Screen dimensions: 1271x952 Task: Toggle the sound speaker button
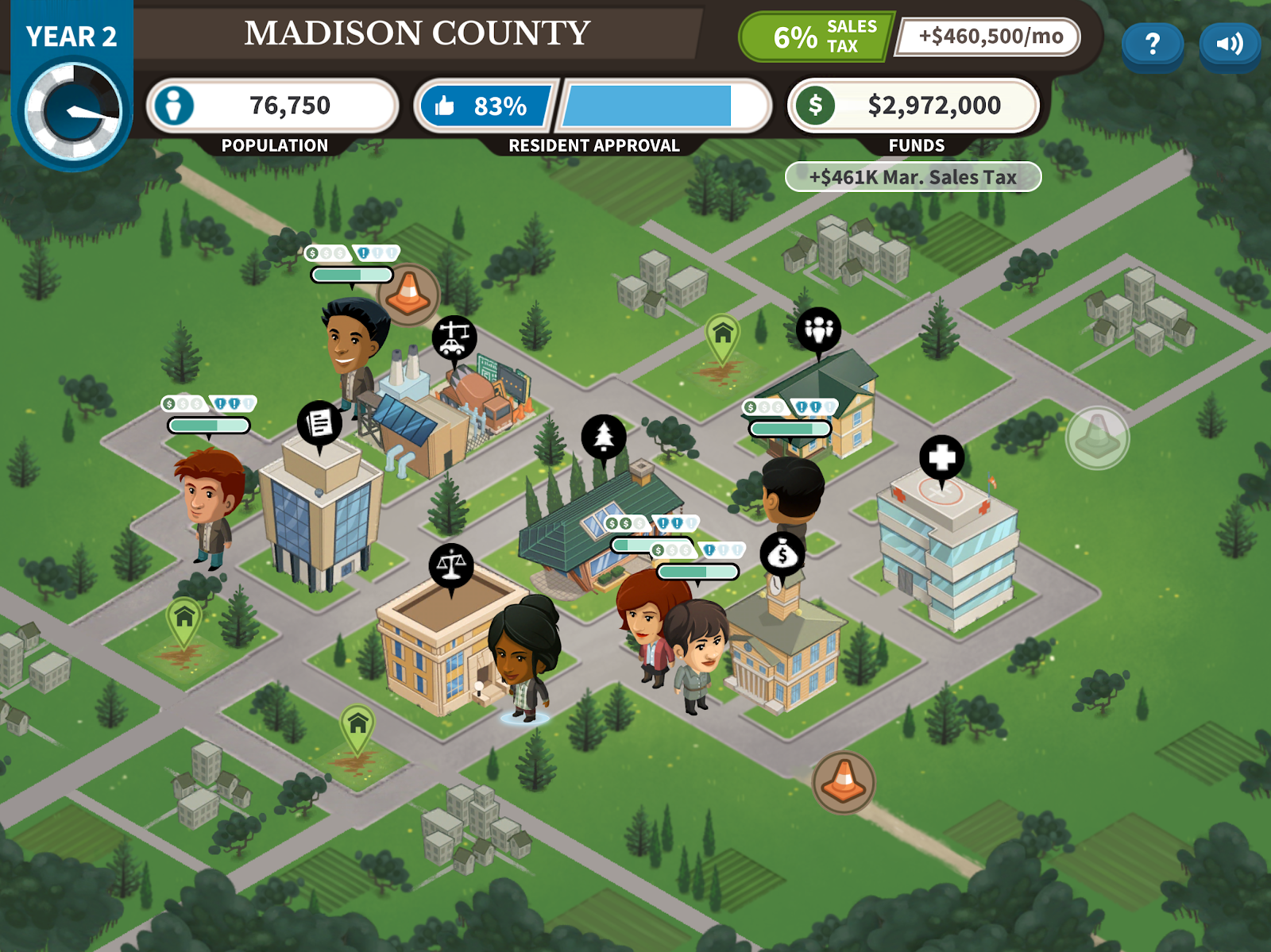[x=1229, y=44]
